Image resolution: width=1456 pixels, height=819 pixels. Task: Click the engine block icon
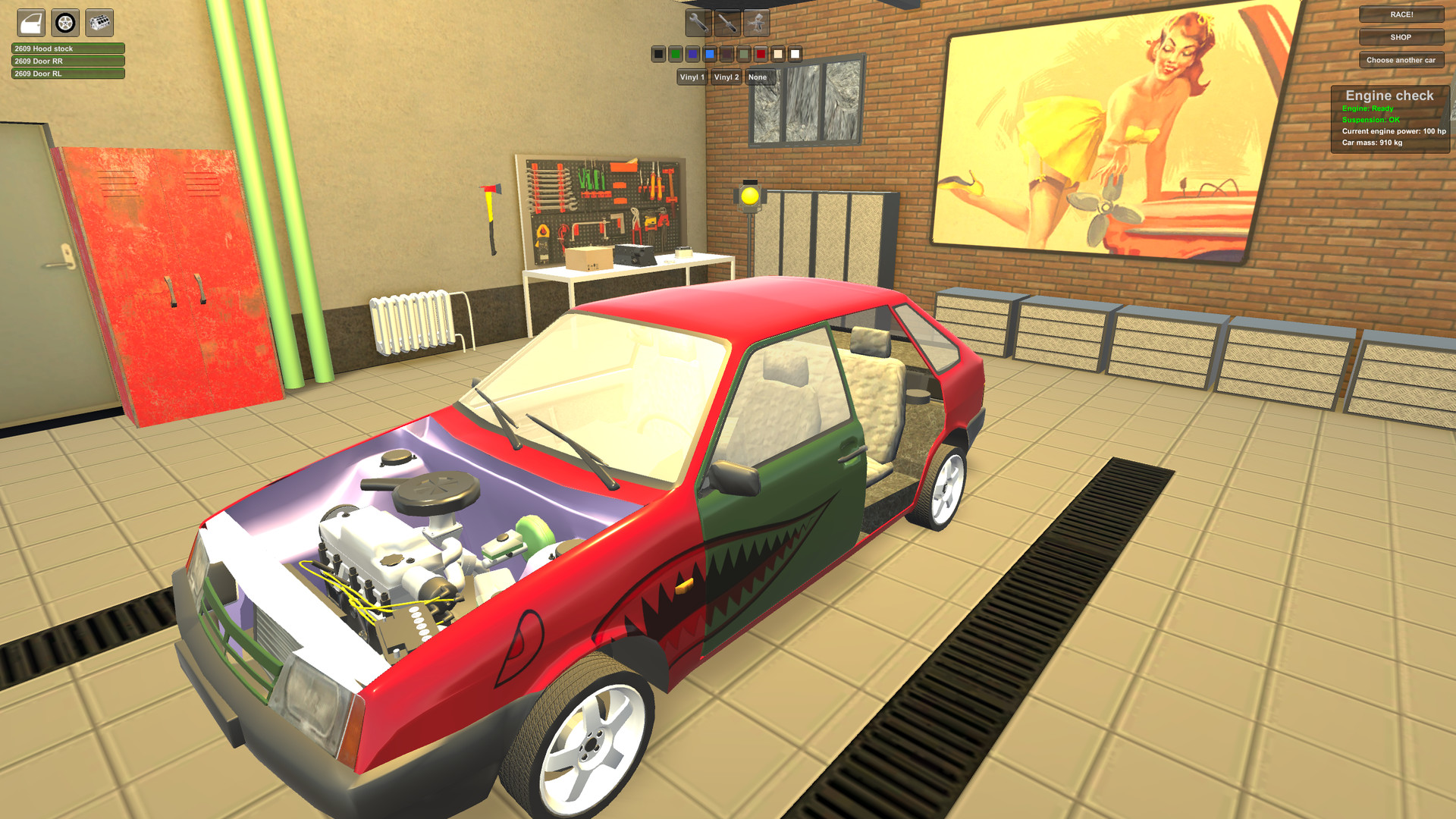[99, 24]
